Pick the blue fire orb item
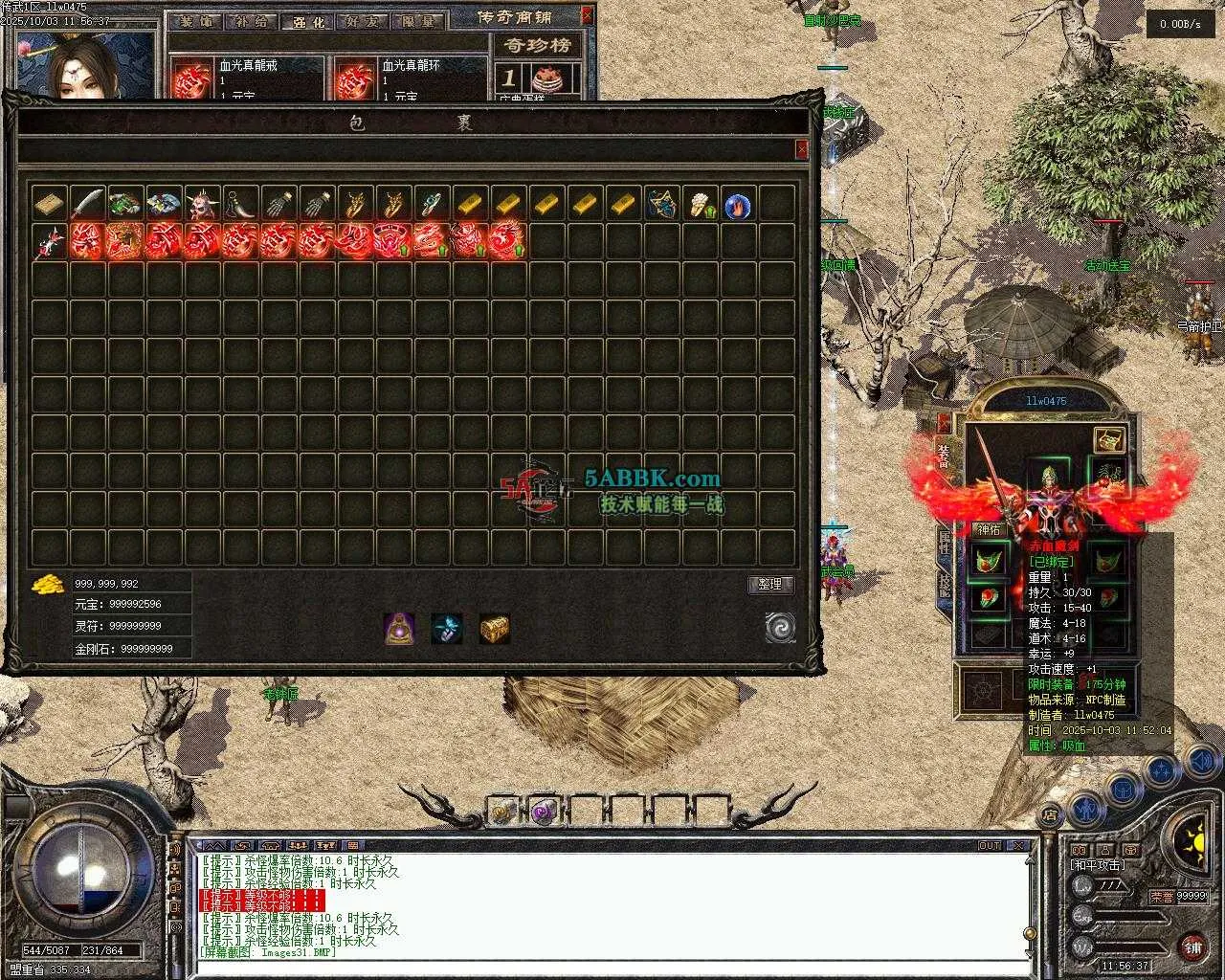1225x980 pixels. click(x=737, y=205)
